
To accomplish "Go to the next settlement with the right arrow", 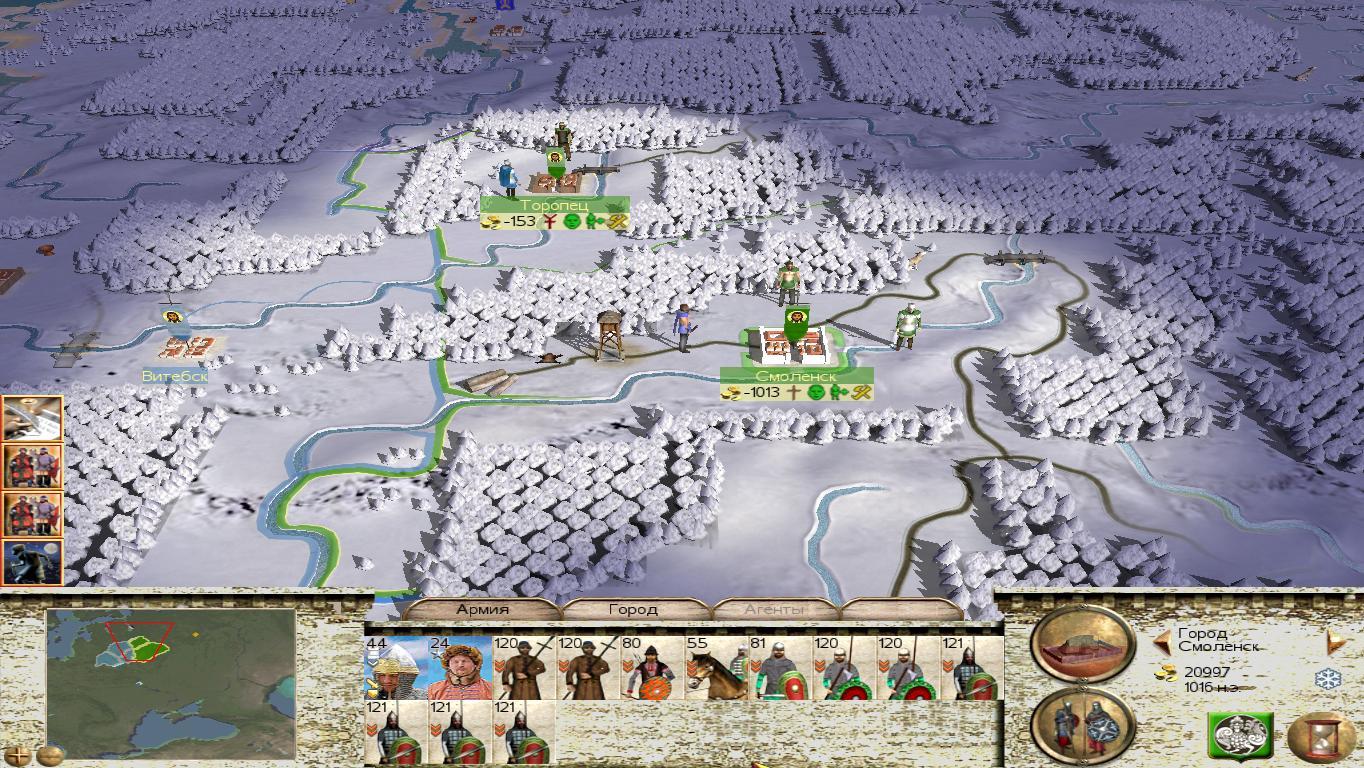I will tap(1332, 641).
